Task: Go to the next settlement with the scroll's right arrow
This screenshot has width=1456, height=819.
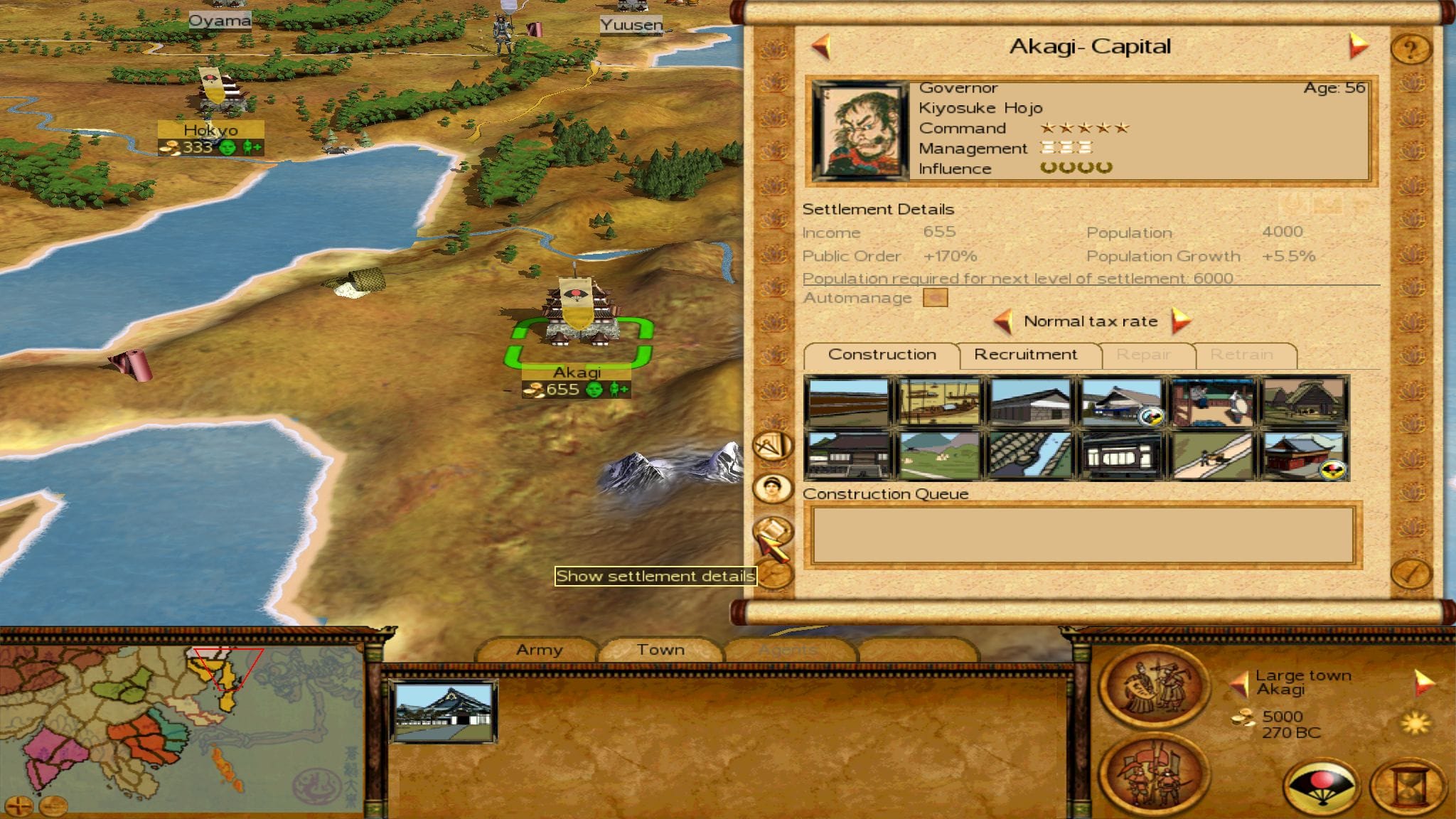Action: point(1357,46)
